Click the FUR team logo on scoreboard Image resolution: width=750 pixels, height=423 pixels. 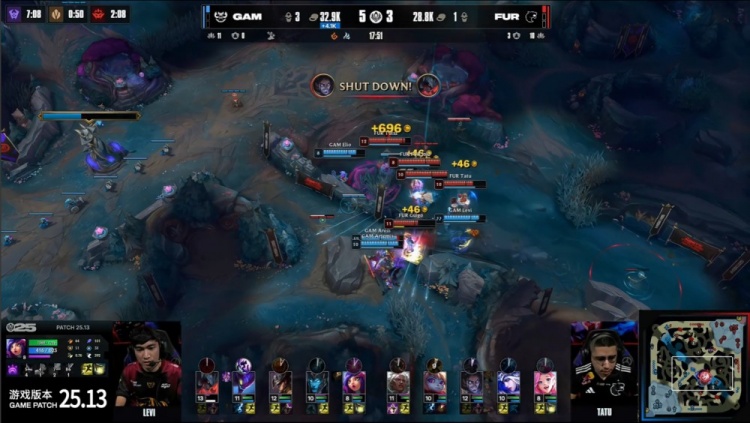pos(530,16)
